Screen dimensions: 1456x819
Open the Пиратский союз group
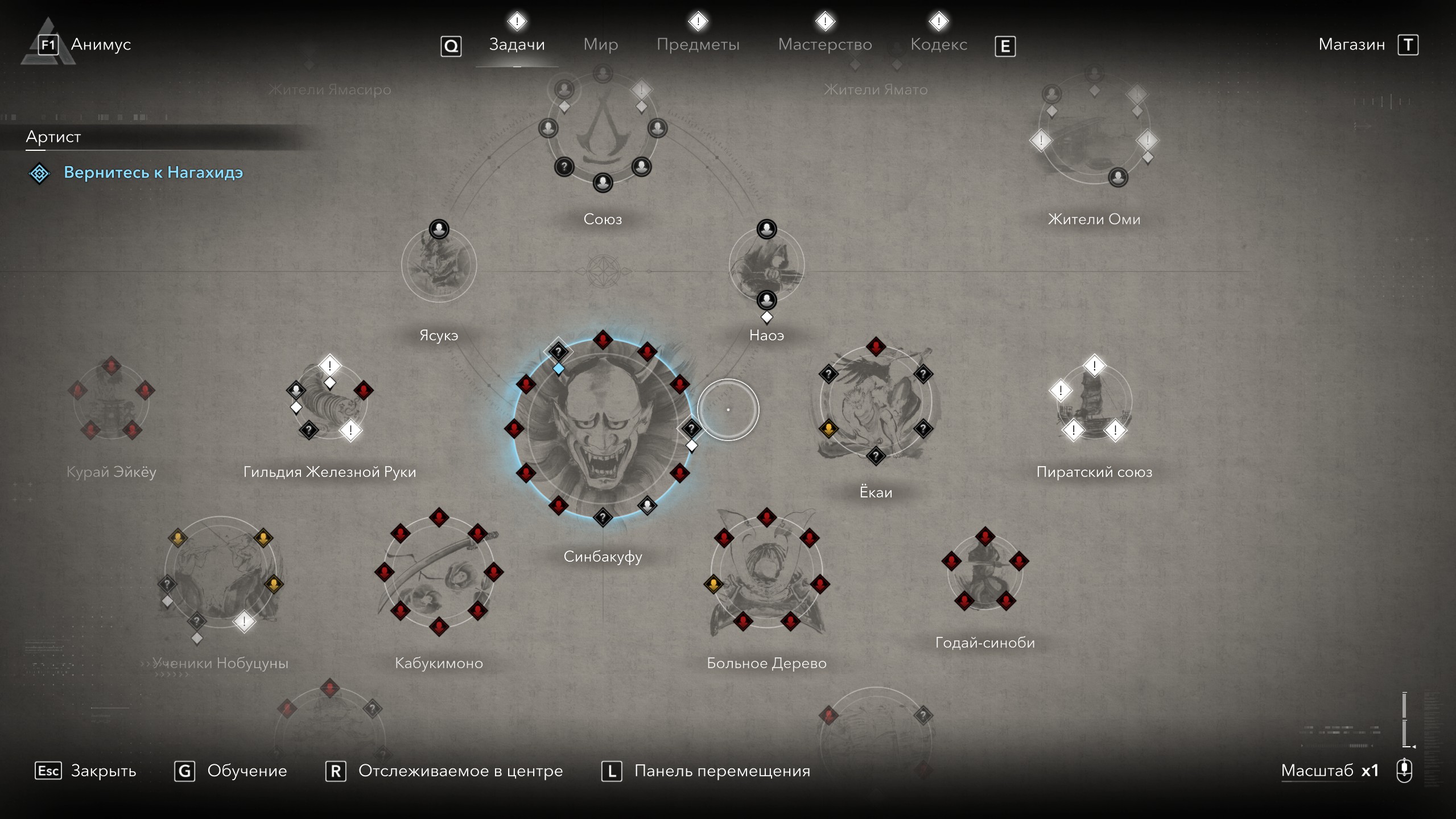pyautogui.click(x=1094, y=401)
